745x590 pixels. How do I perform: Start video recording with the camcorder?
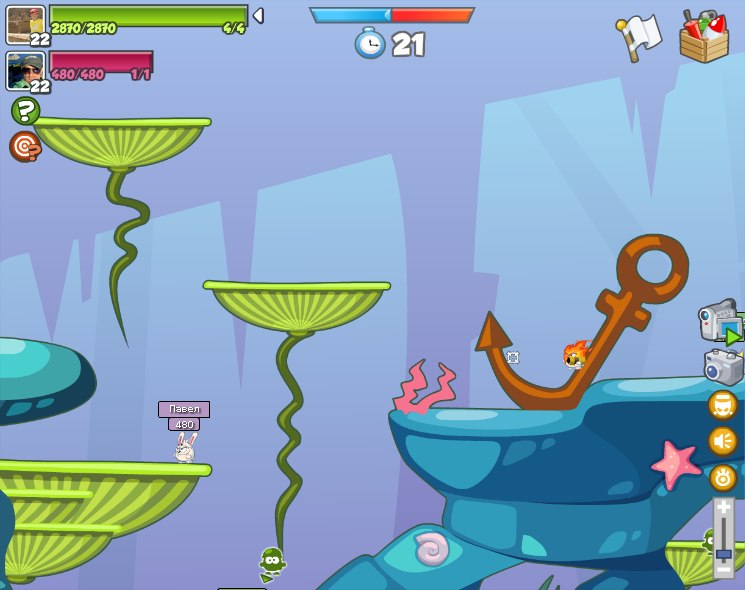(x=720, y=322)
